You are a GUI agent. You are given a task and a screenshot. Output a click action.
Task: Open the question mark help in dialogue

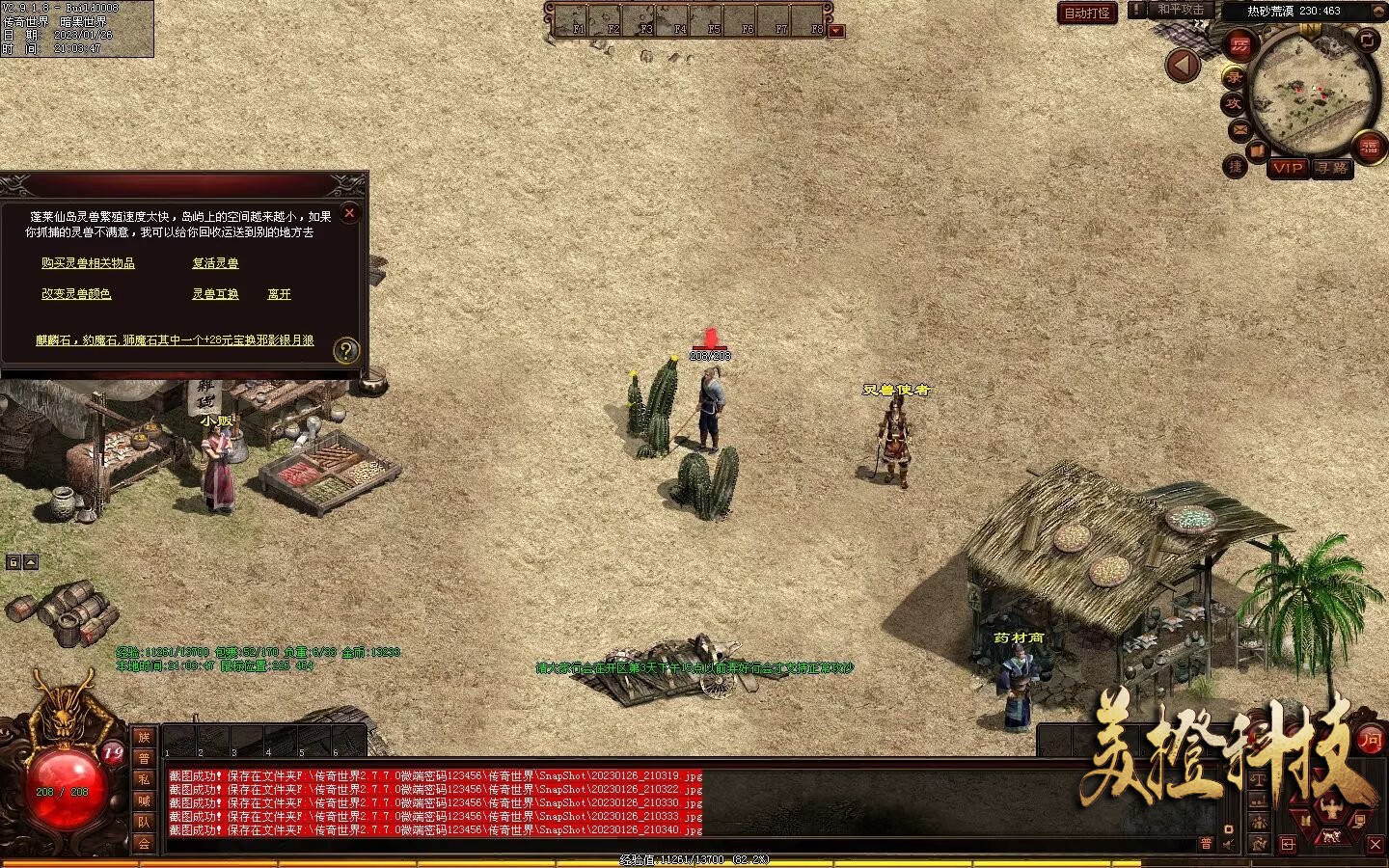[x=346, y=351]
